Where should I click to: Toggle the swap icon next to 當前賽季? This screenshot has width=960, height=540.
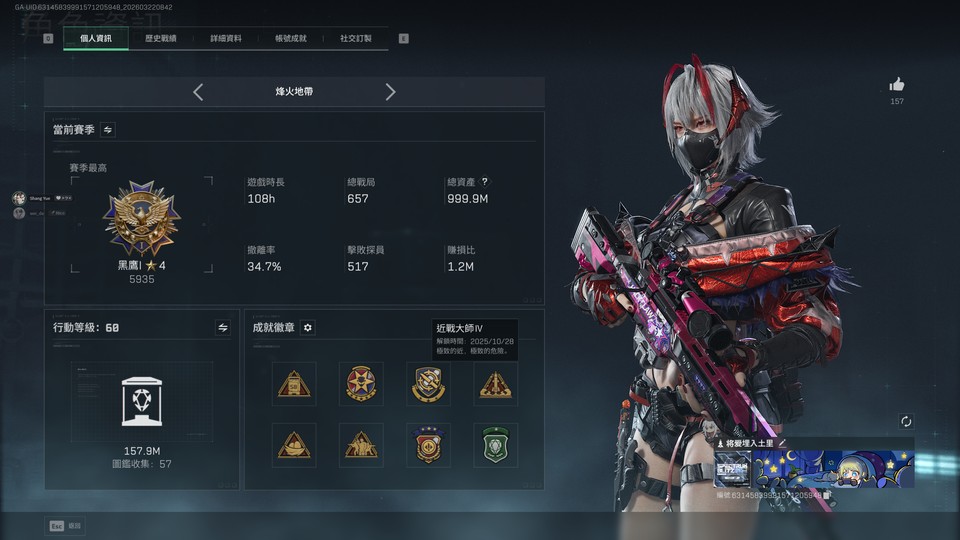click(108, 130)
